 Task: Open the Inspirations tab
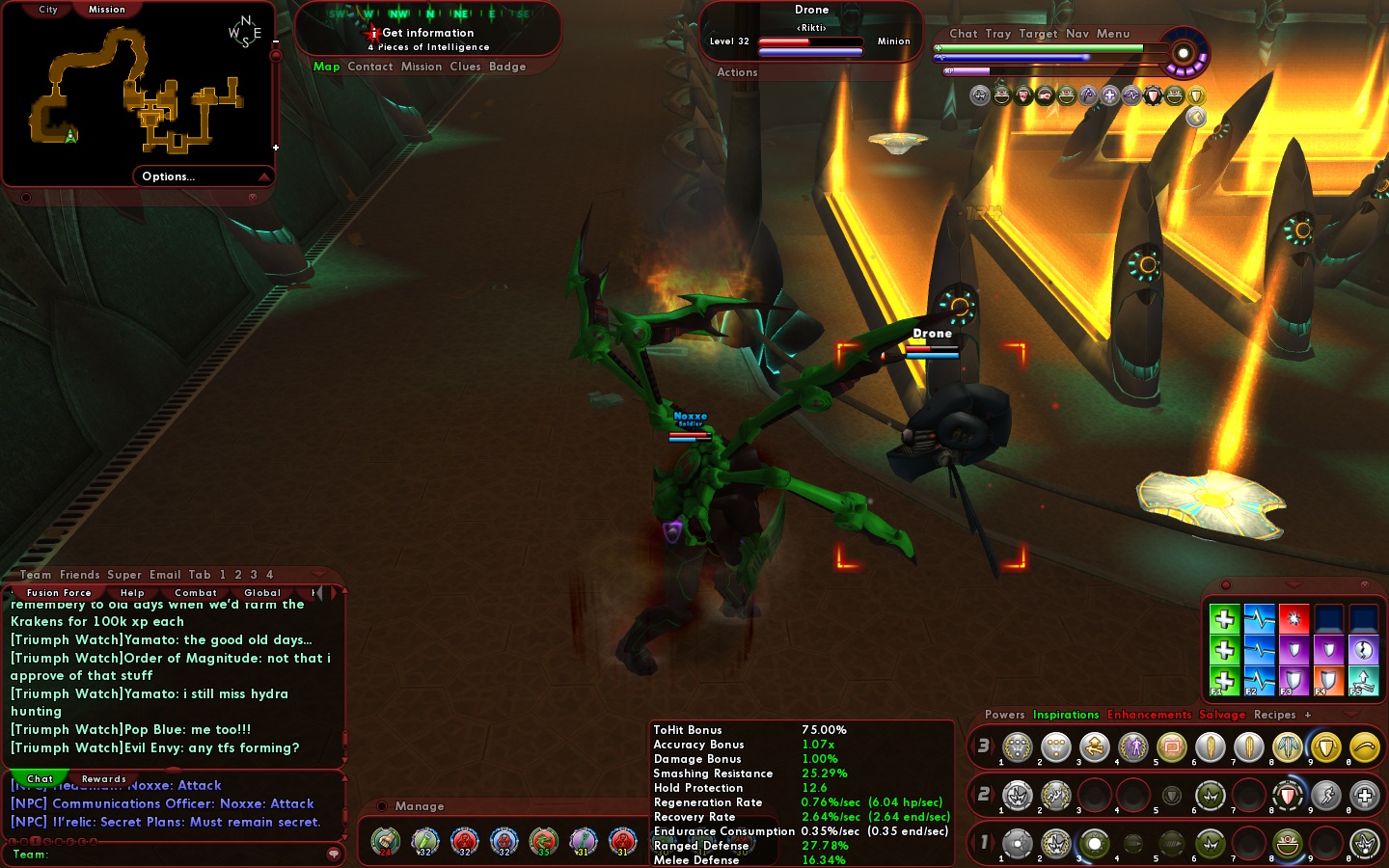point(1066,715)
